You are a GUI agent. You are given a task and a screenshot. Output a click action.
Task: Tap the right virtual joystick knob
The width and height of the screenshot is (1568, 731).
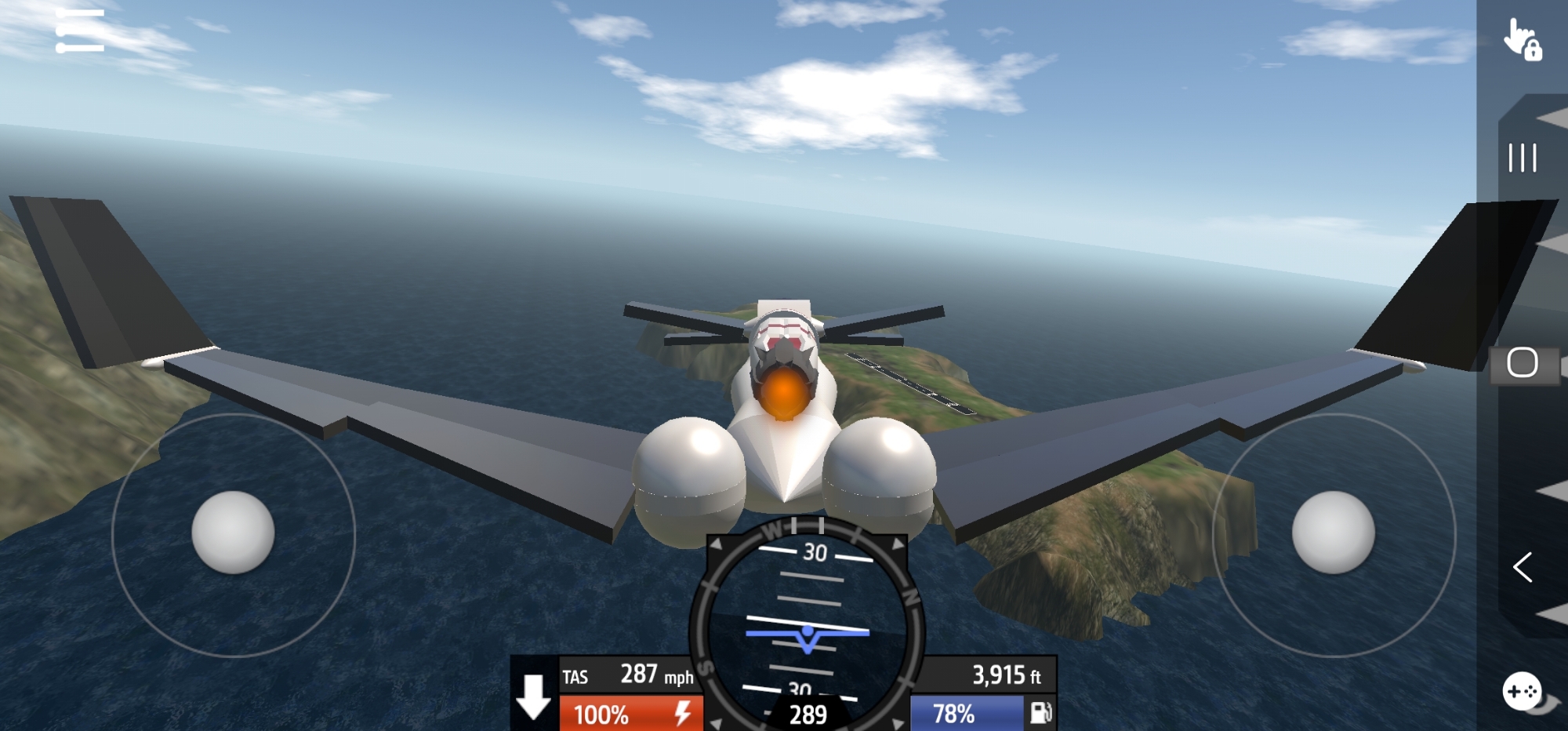pyautogui.click(x=1333, y=533)
